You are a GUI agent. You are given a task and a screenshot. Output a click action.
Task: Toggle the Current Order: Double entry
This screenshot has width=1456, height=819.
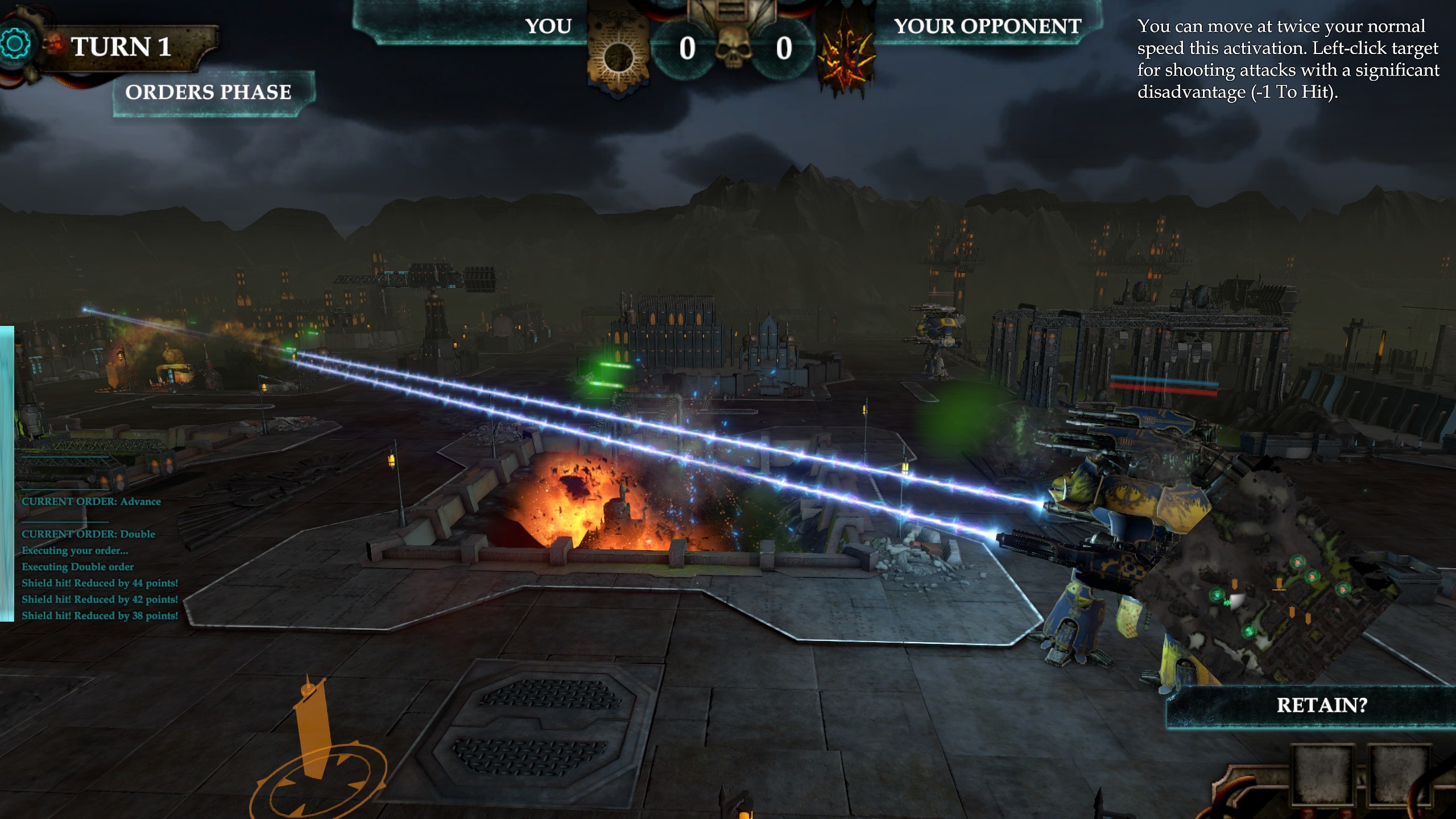click(88, 533)
